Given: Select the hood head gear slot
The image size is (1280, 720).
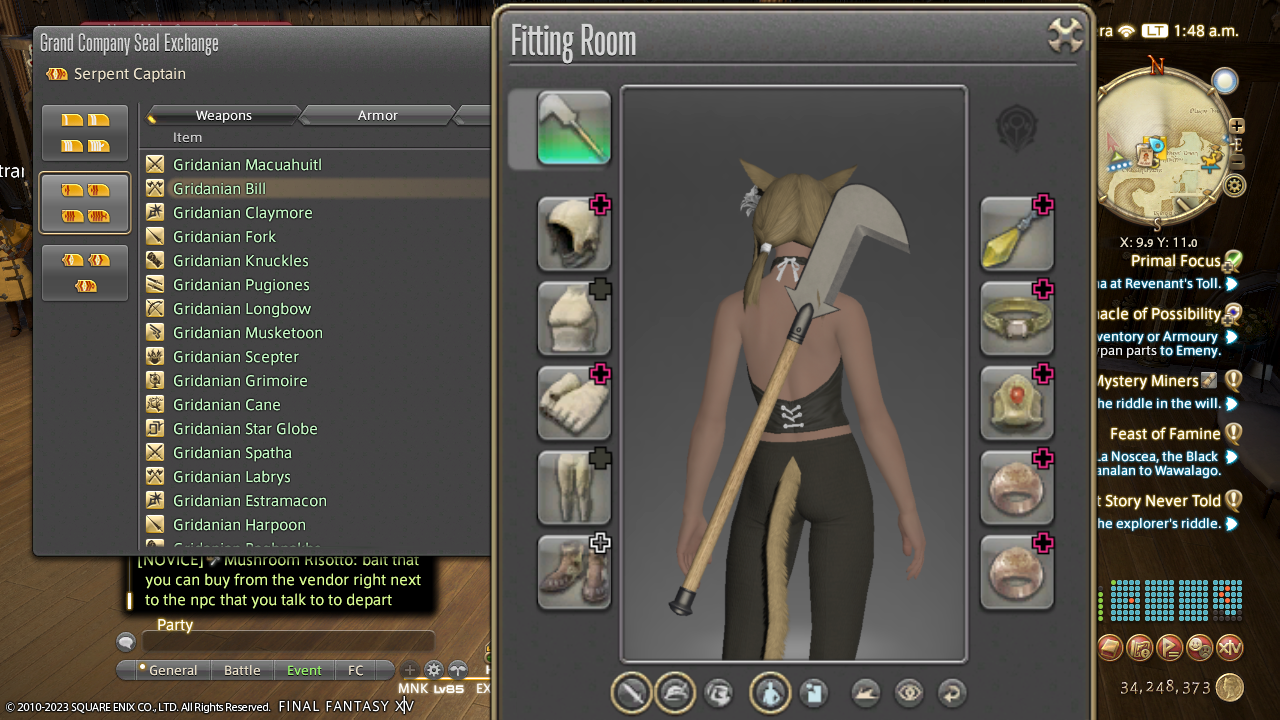Looking at the screenshot, I should [574, 234].
